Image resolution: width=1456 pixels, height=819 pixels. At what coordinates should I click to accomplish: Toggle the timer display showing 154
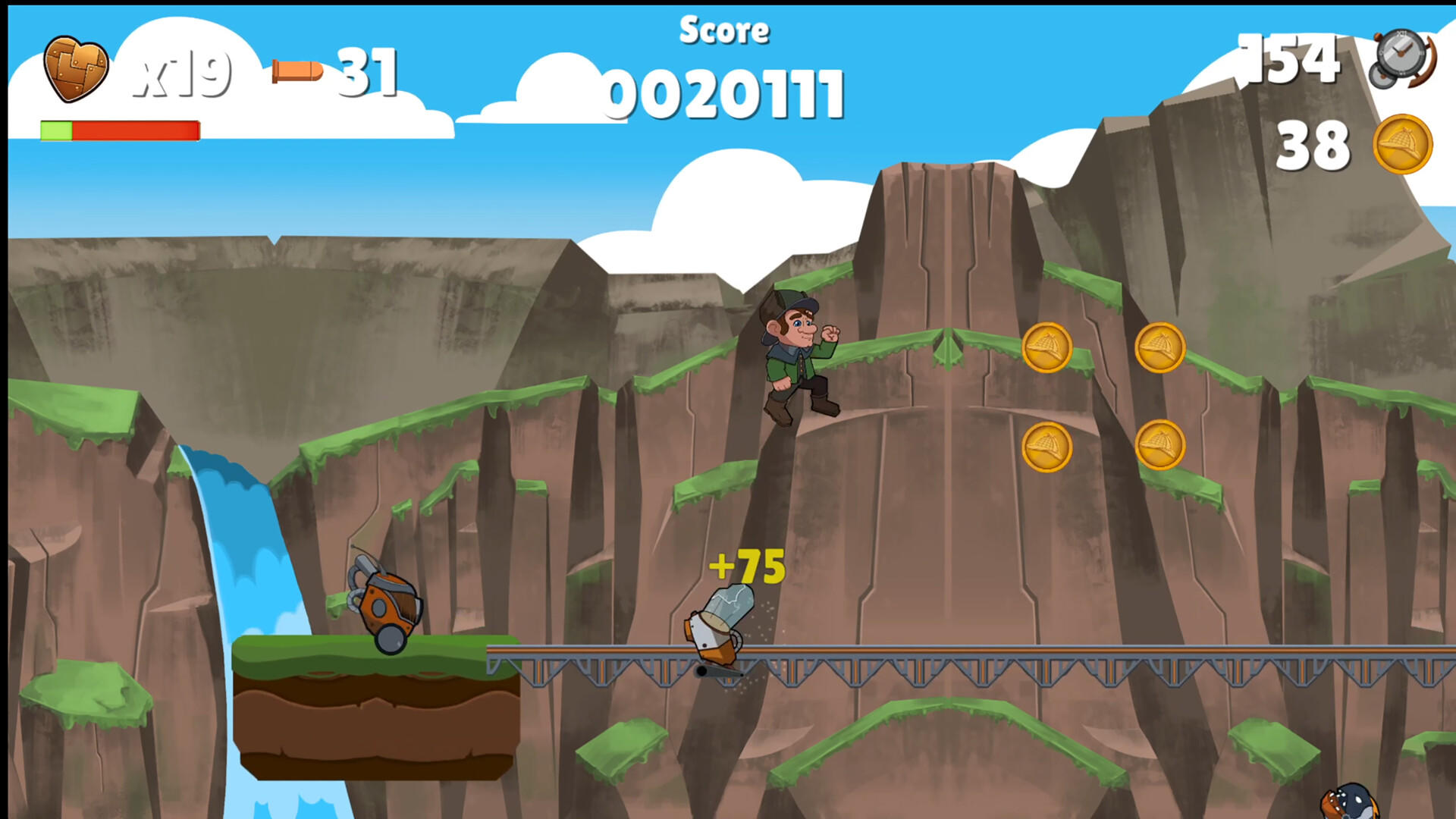pos(1293,61)
